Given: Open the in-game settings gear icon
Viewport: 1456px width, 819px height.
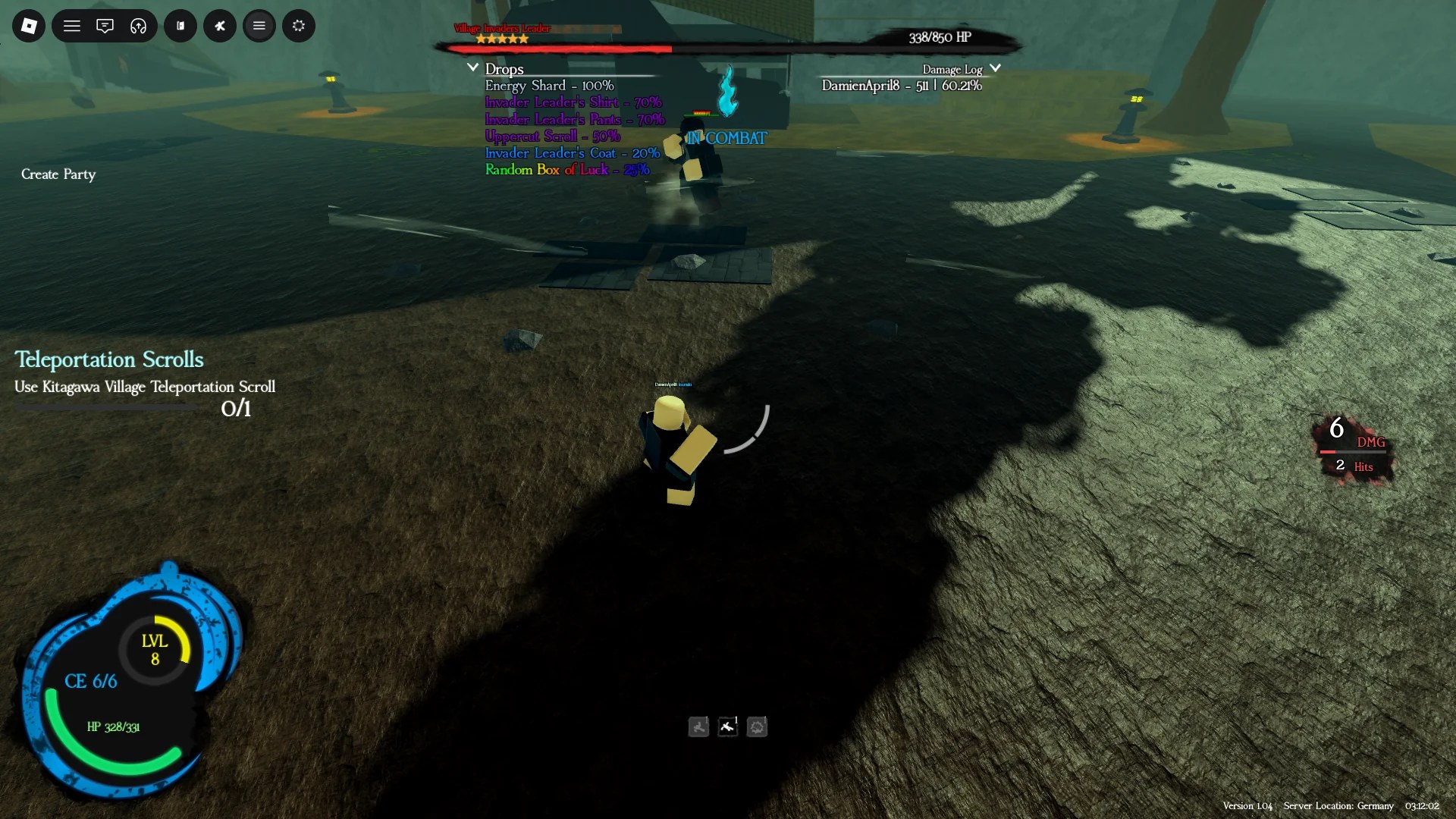Looking at the screenshot, I should tap(298, 25).
